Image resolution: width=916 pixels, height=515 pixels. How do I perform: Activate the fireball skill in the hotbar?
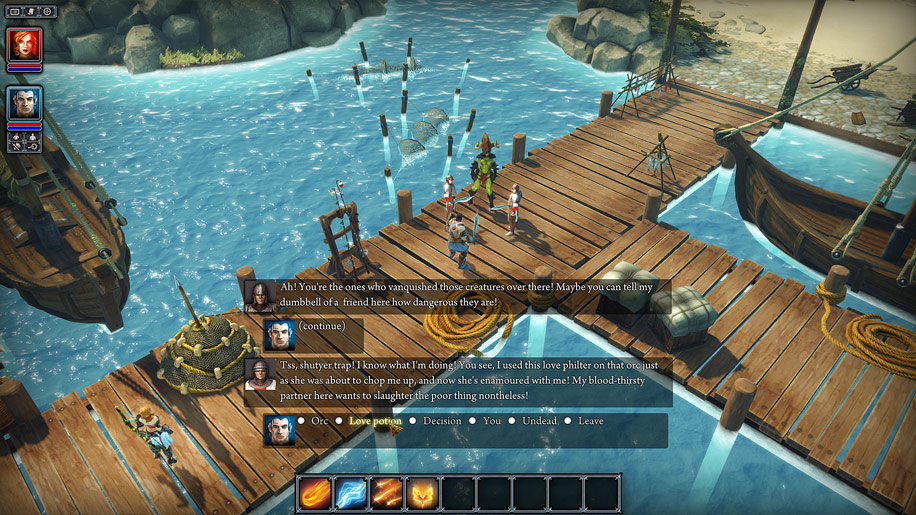click(x=316, y=493)
